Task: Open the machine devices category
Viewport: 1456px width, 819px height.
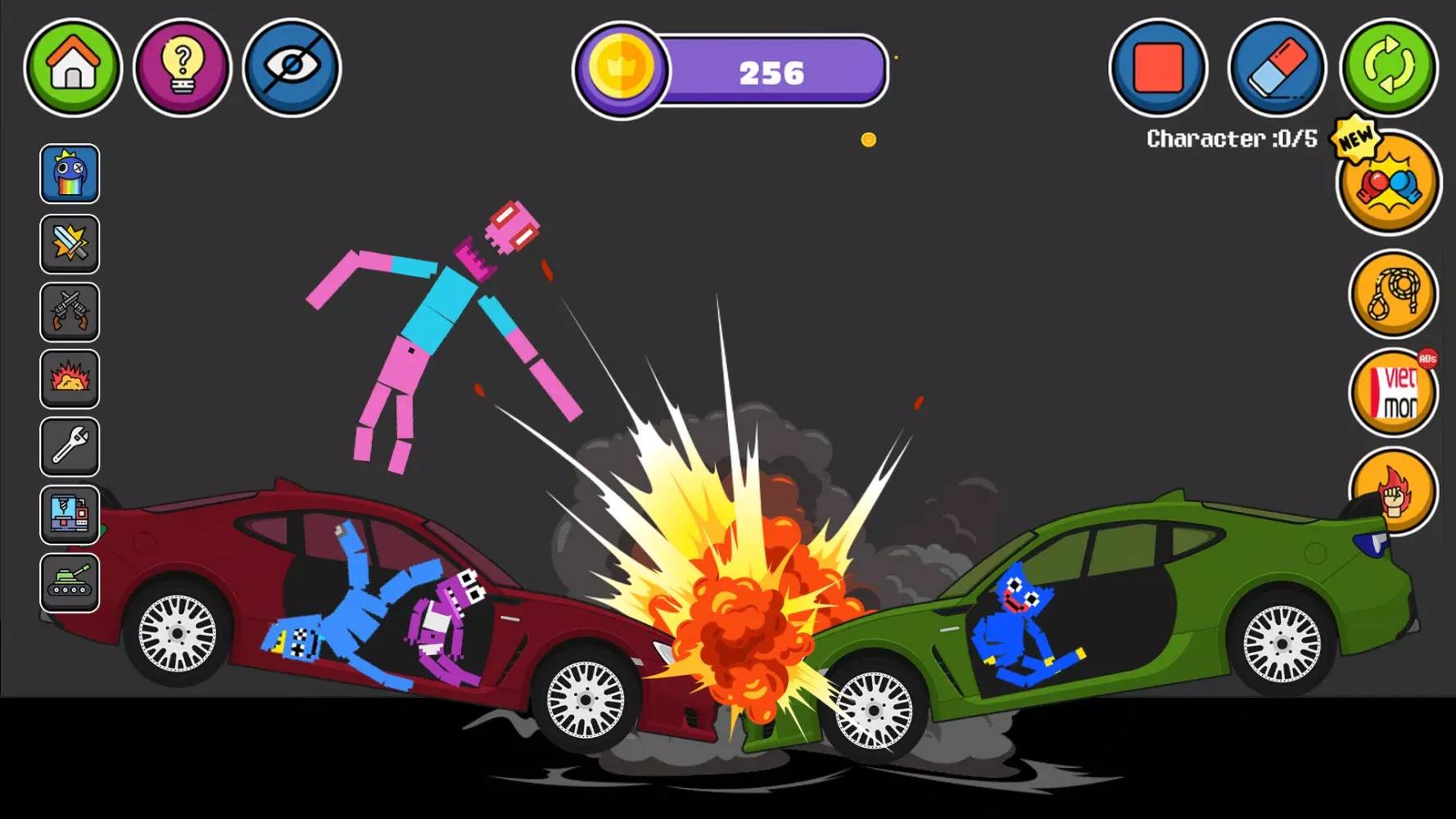Action: [70, 515]
